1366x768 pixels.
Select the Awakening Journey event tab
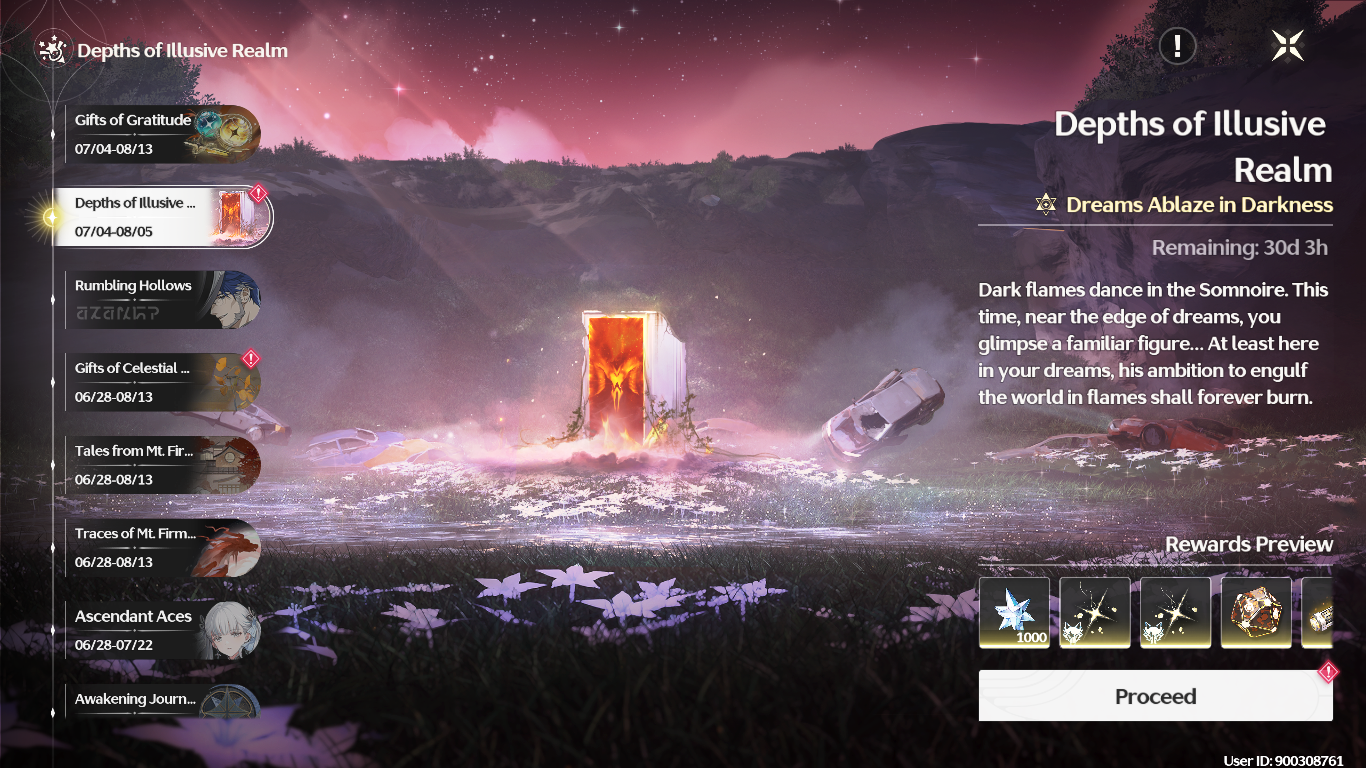(160, 700)
